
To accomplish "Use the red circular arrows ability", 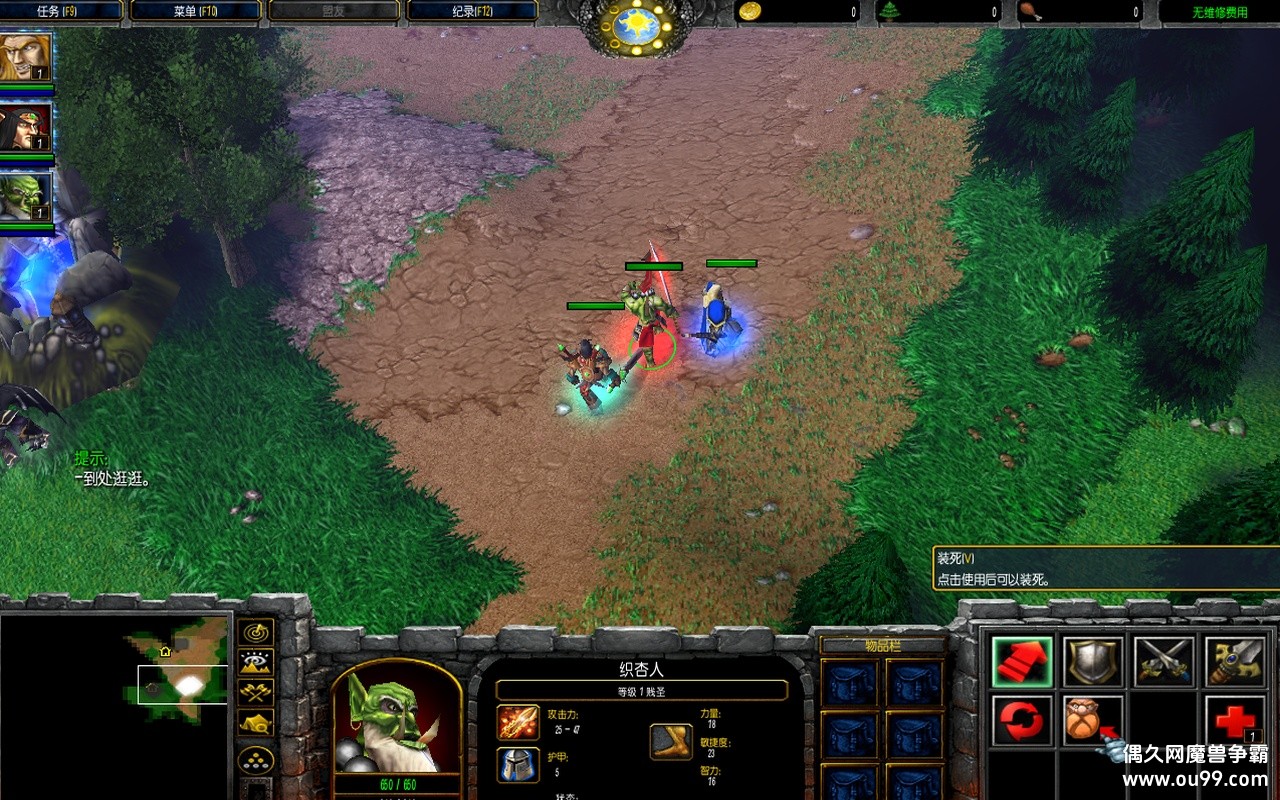I will tap(1022, 720).
